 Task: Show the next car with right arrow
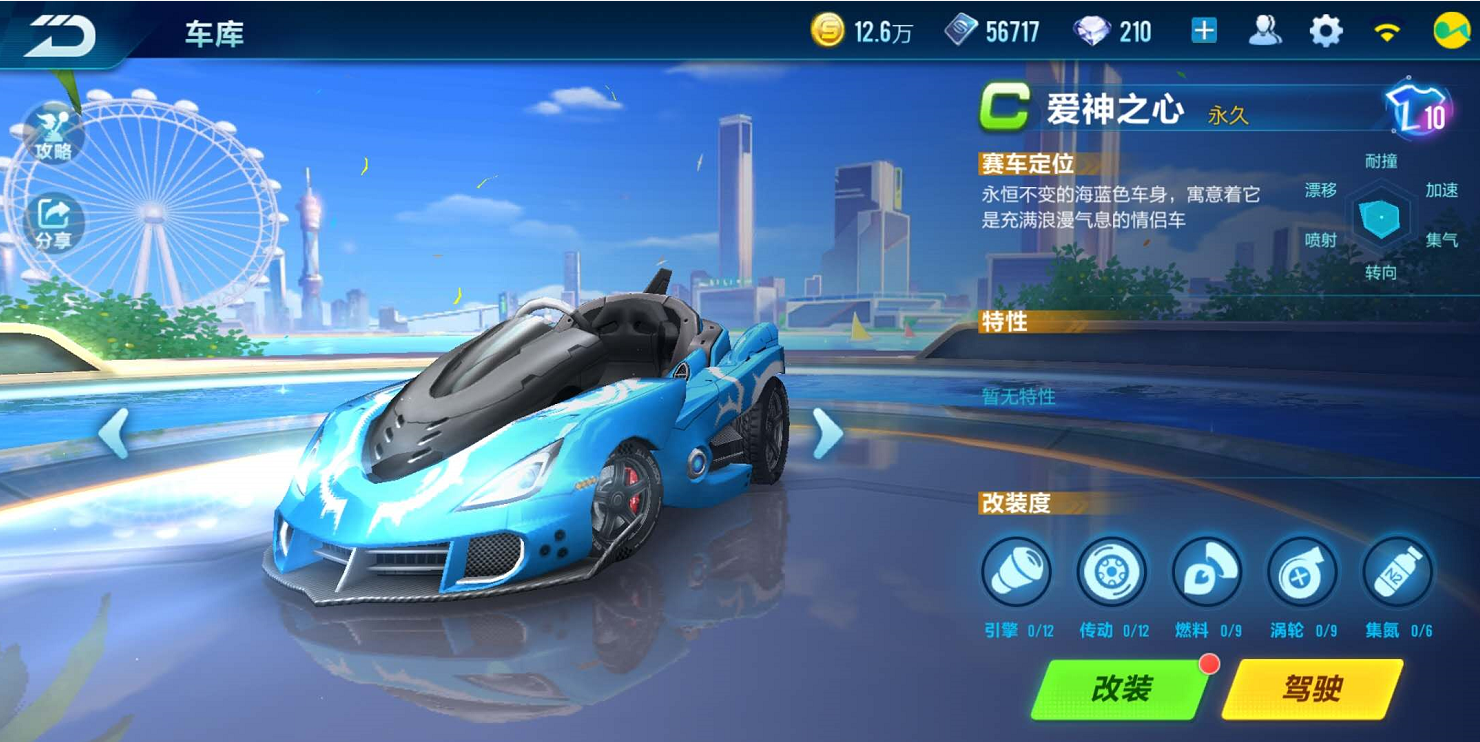(x=827, y=433)
